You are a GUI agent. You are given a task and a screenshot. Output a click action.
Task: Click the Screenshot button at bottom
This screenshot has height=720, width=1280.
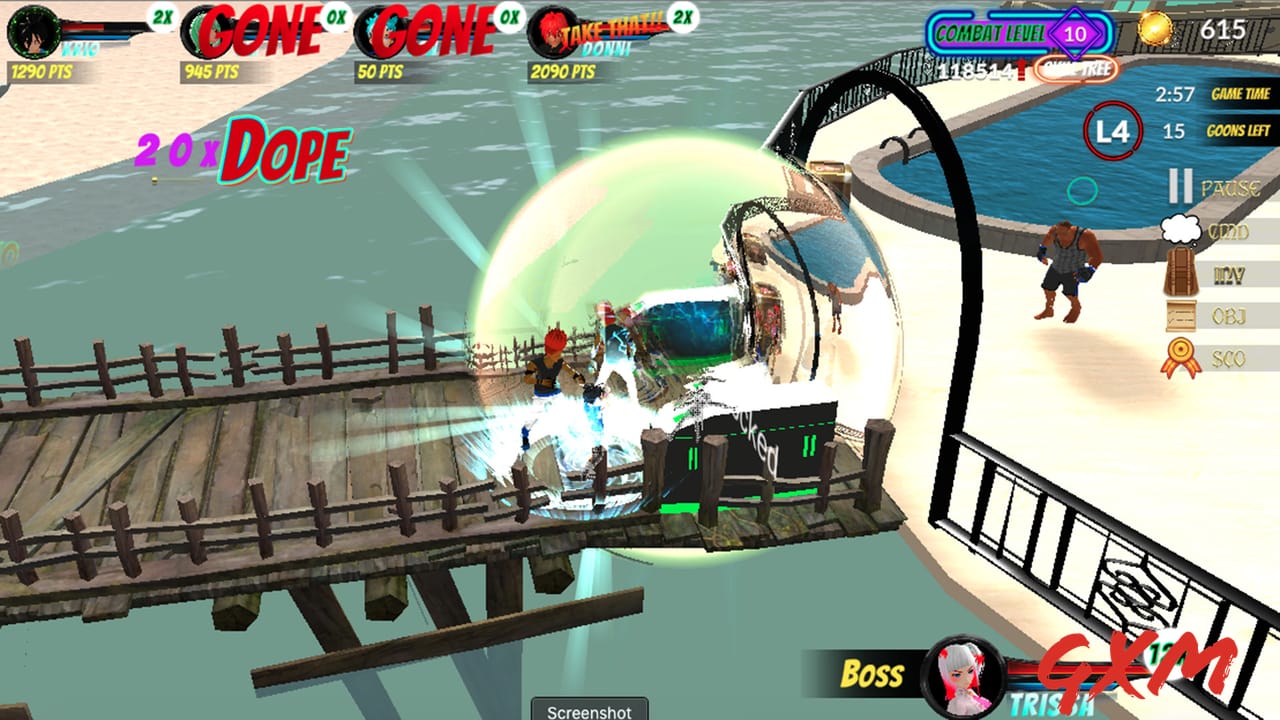pyautogui.click(x=588, y=713)
